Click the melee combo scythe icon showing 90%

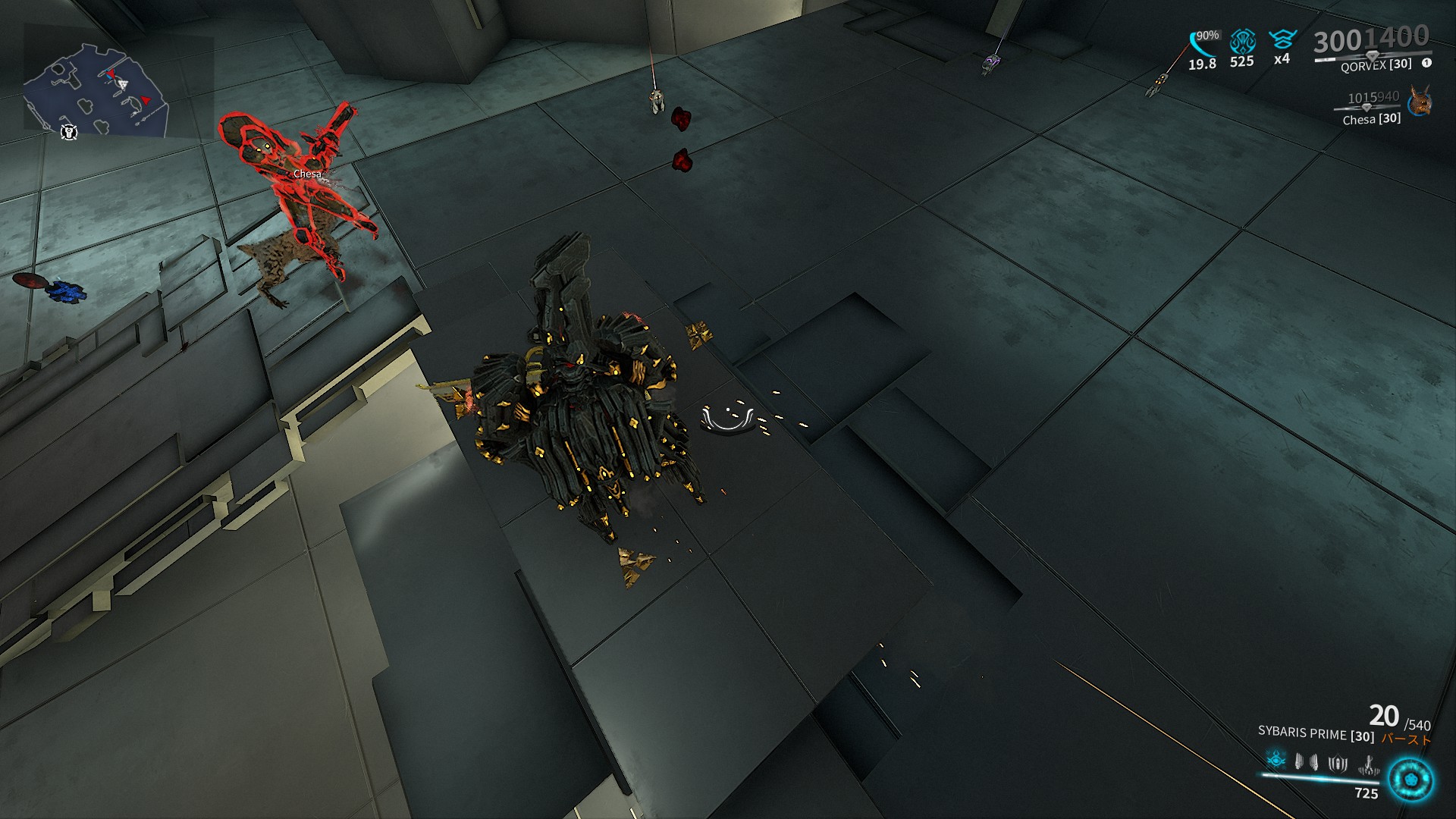pyautogui.click(x=1198, y=42)
